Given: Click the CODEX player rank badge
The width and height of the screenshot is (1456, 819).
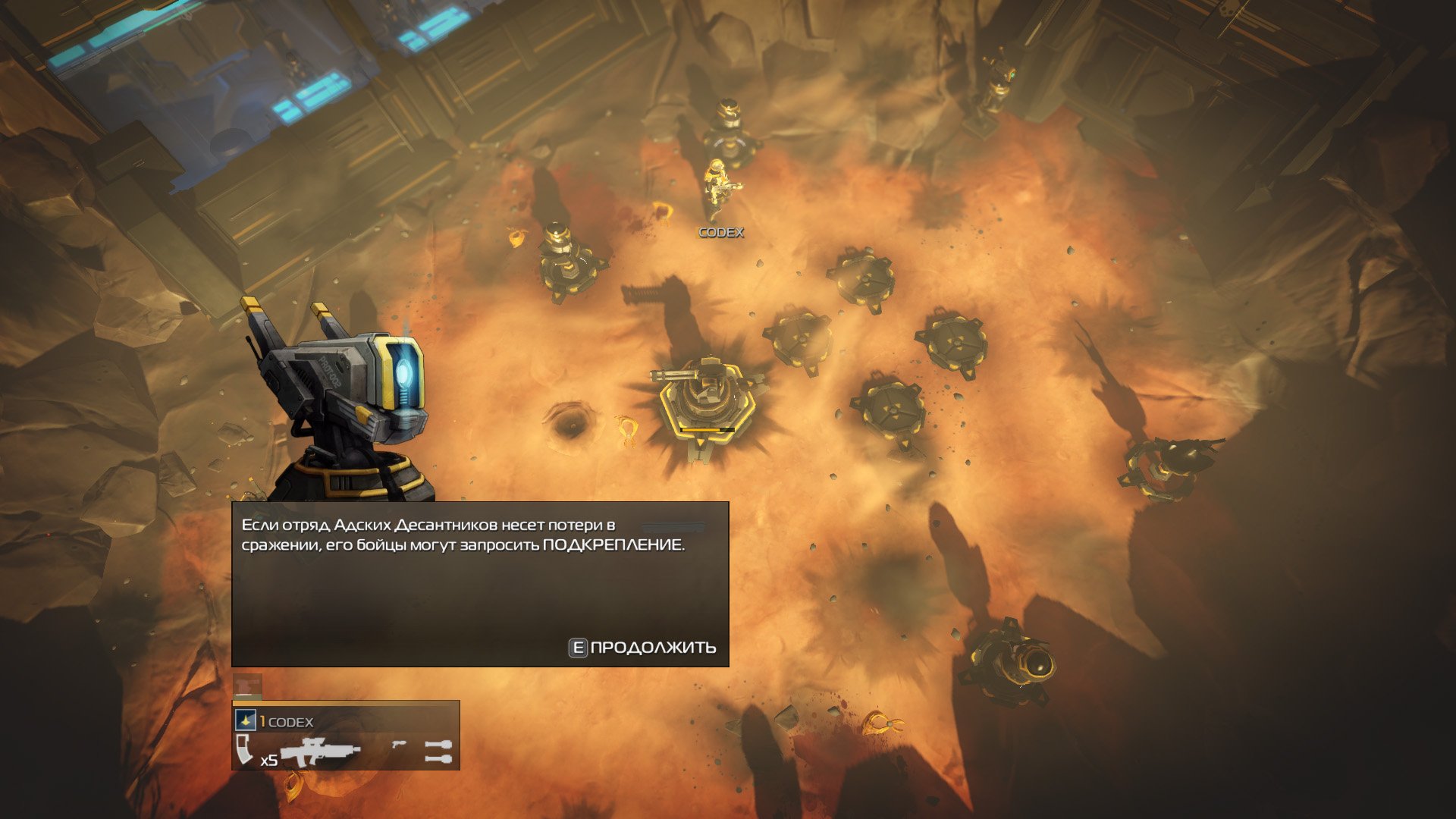Looking at the screenshot, I should coord(245,720).
